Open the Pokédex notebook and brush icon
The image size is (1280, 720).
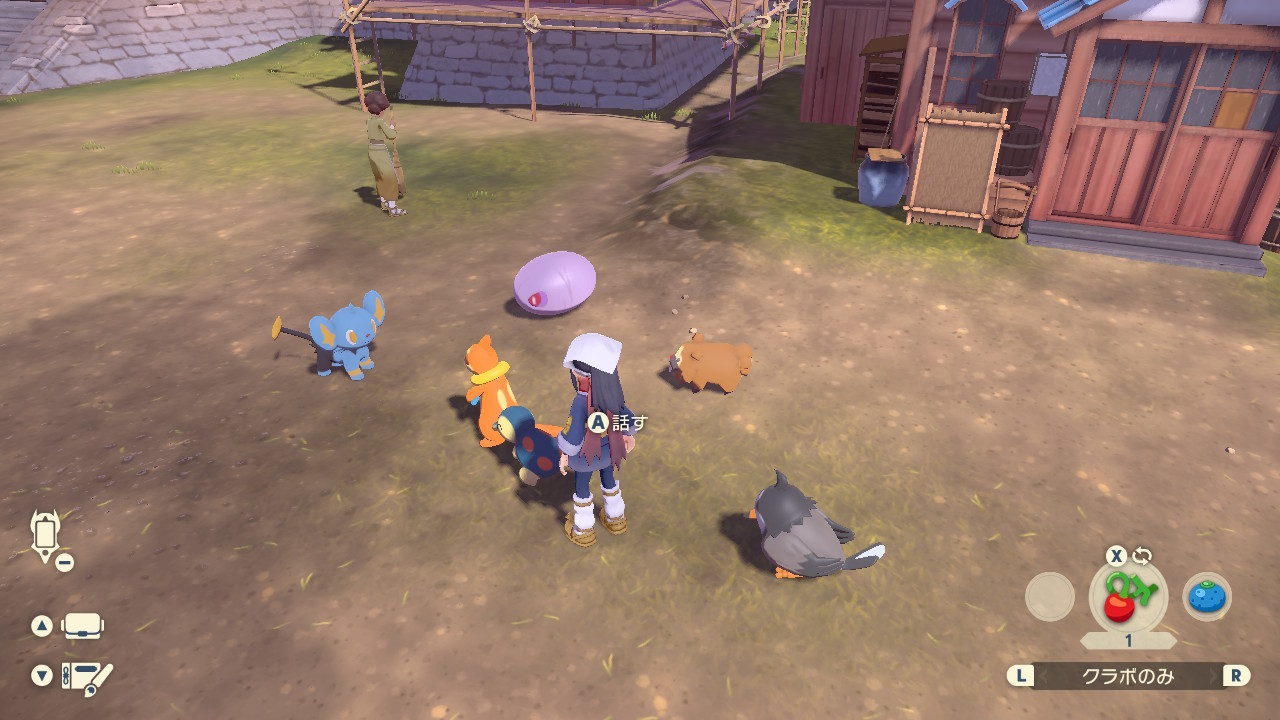pyautogui.click(x=86, y=678)
